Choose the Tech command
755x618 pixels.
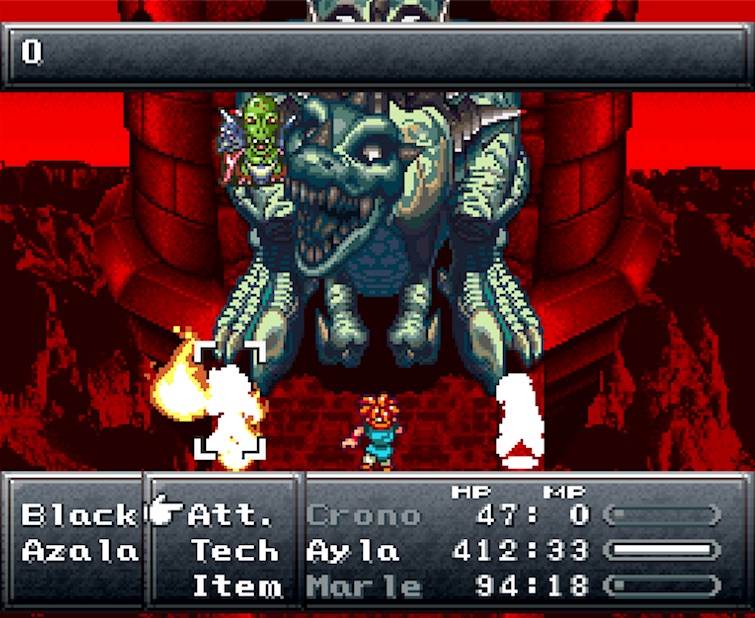[x=236, y=550]
